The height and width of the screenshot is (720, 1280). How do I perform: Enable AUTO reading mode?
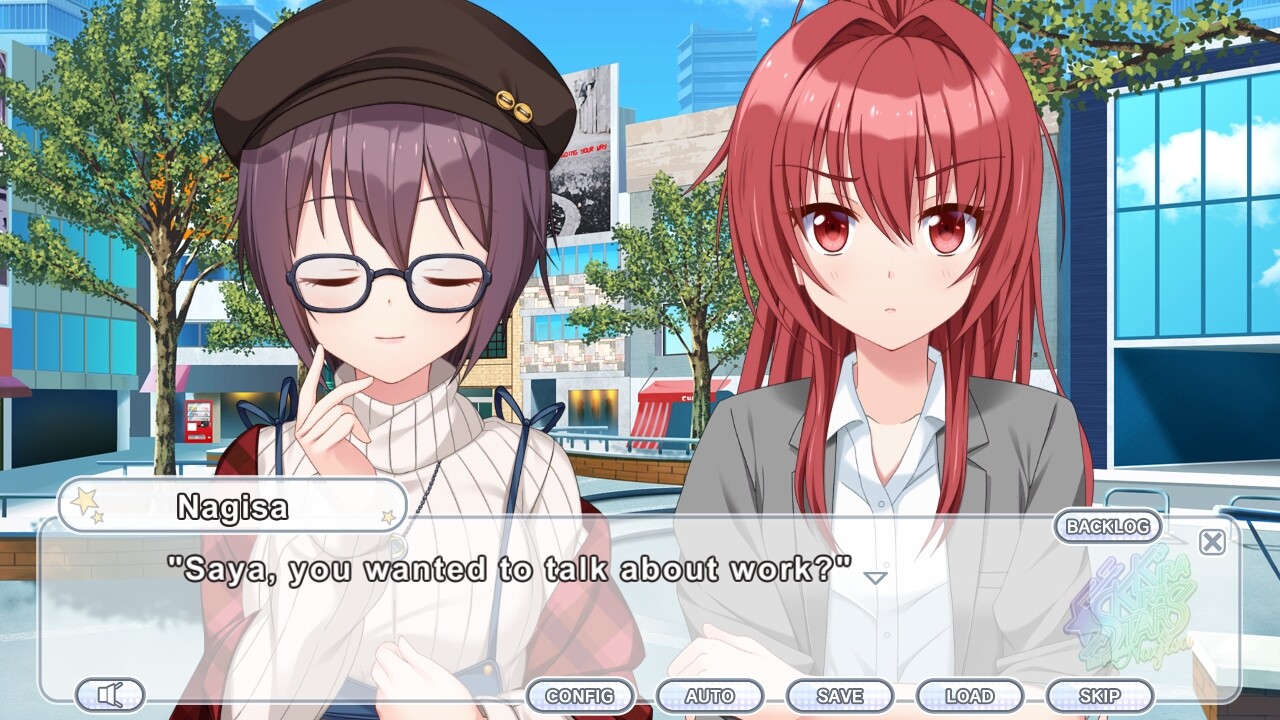click(x=710, y=695)
